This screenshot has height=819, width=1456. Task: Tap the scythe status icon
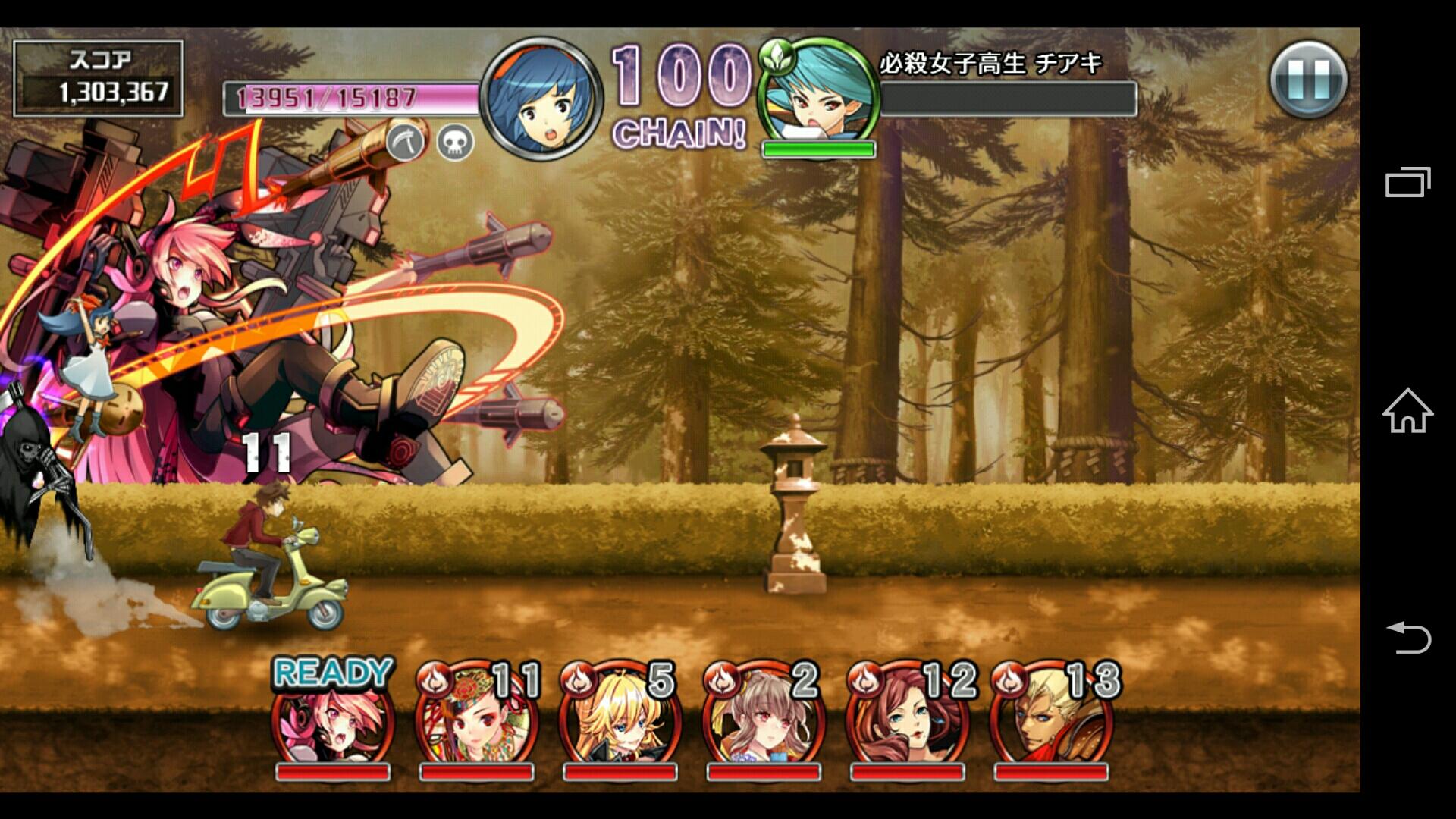coord(406,142)
